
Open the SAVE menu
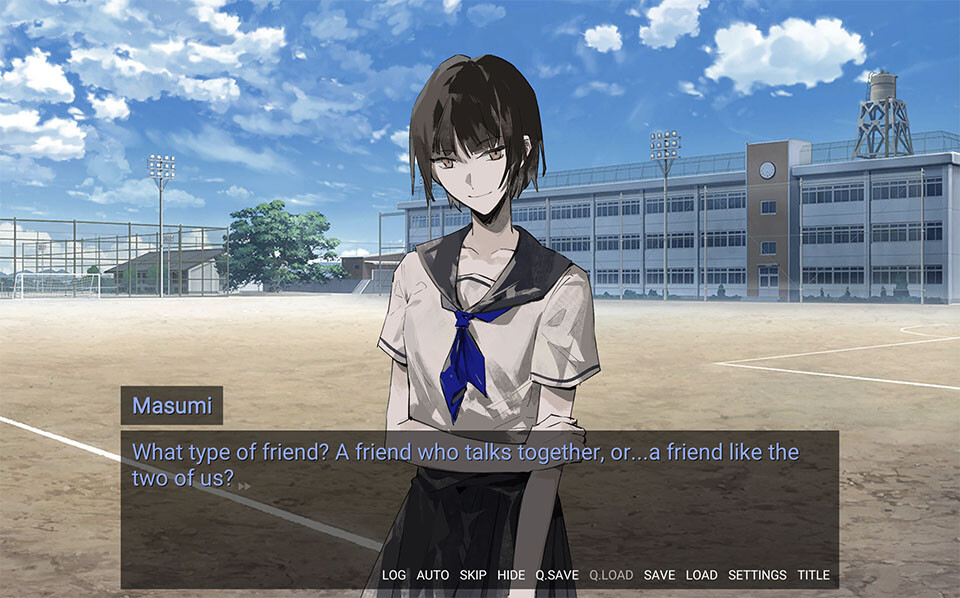tap(659, 575)
